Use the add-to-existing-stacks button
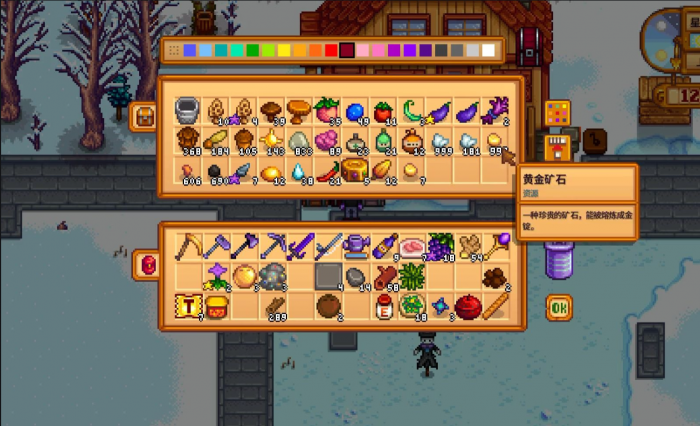 (x=558, y=150)
